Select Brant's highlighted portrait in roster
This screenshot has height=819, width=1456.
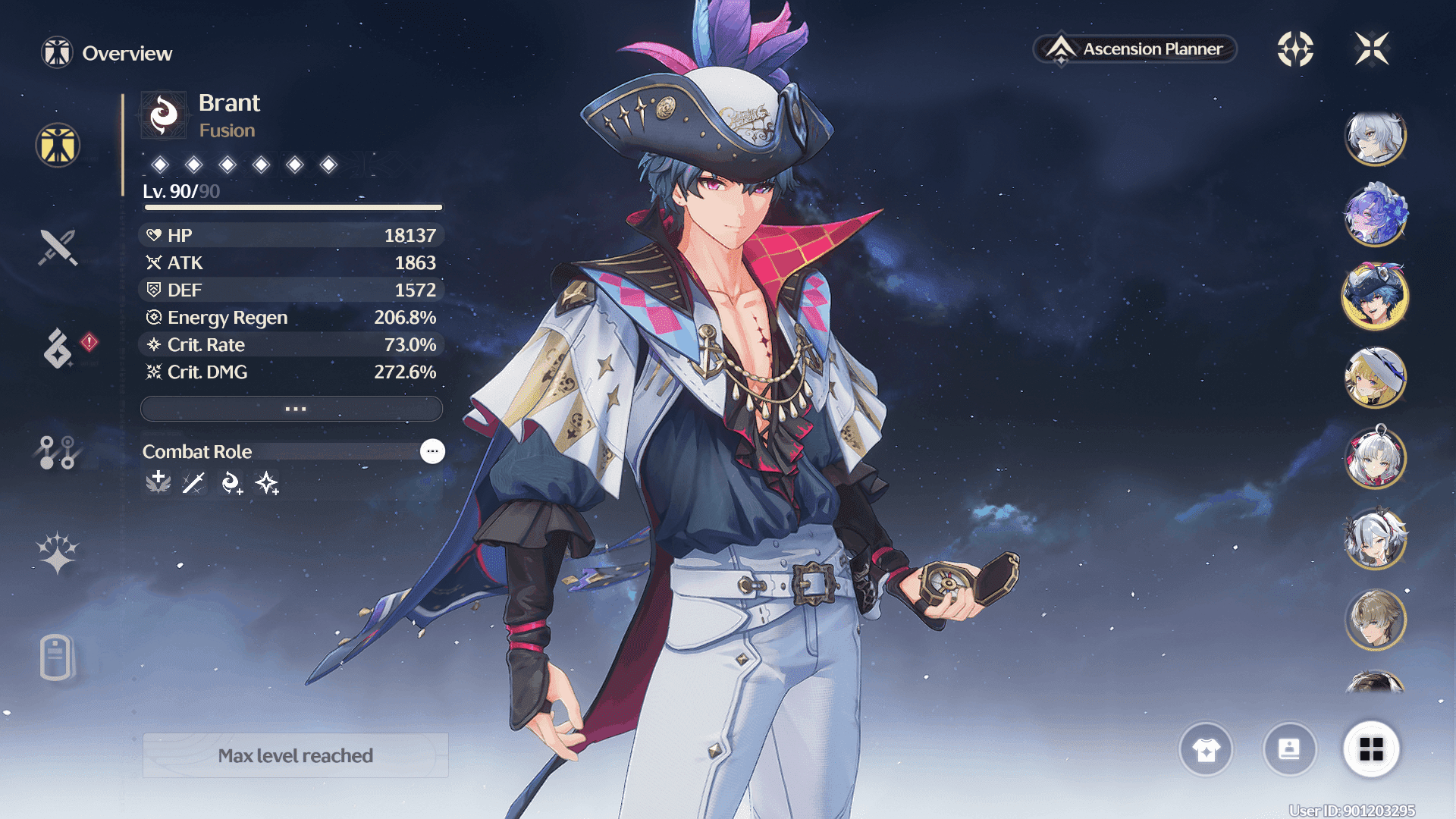click(1375, 297)
